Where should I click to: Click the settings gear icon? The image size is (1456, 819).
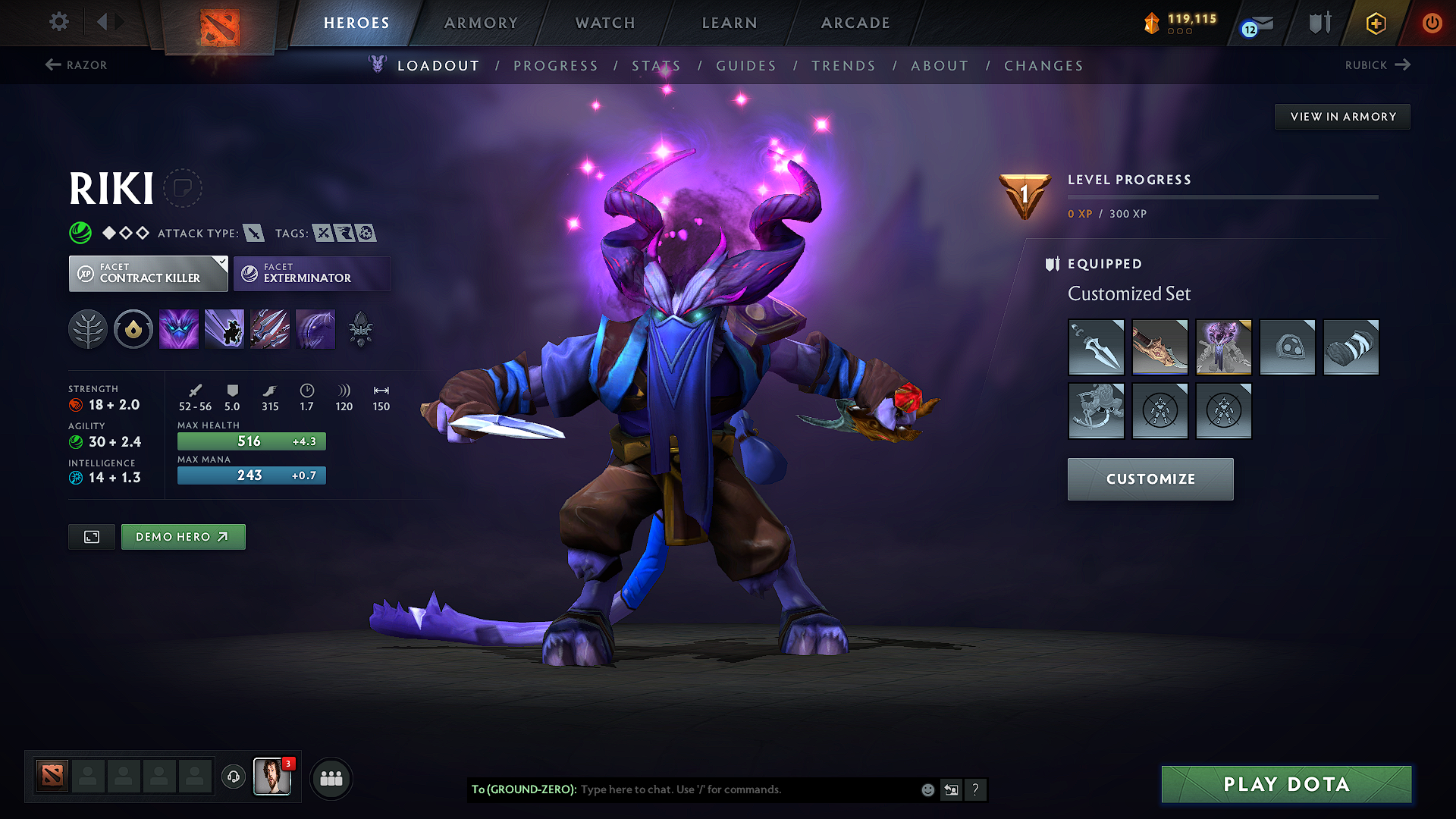click(x=58, y=22)
